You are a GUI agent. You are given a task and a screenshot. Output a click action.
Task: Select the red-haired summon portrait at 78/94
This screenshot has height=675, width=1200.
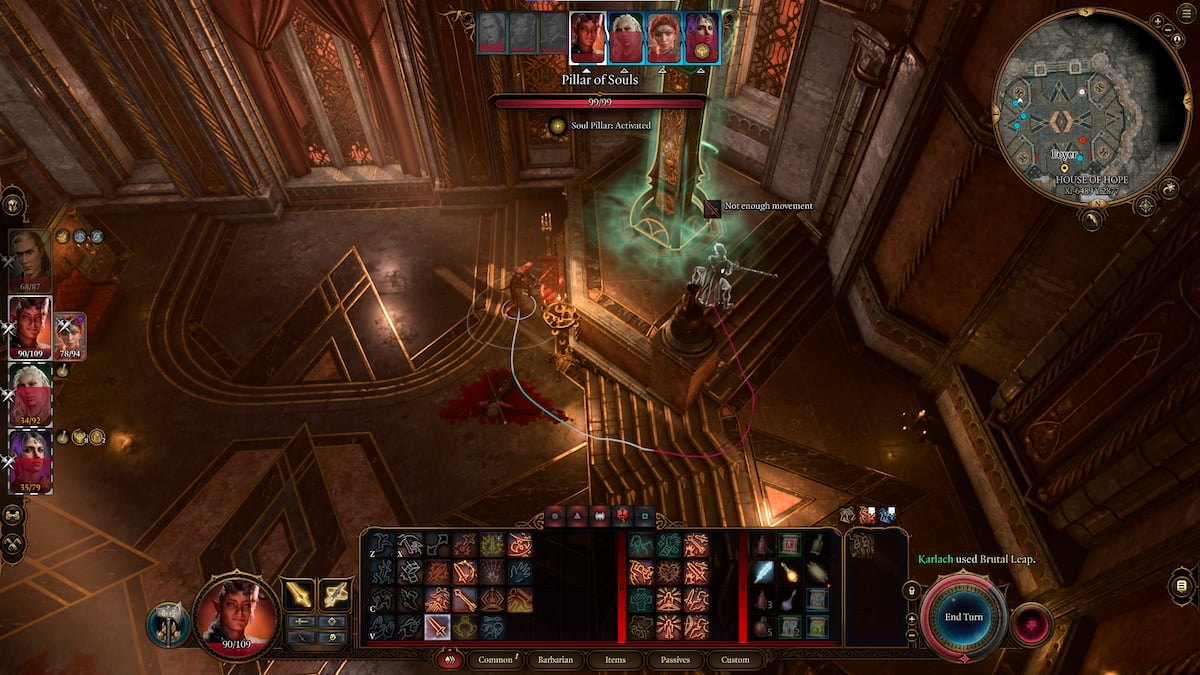point(71,335)
